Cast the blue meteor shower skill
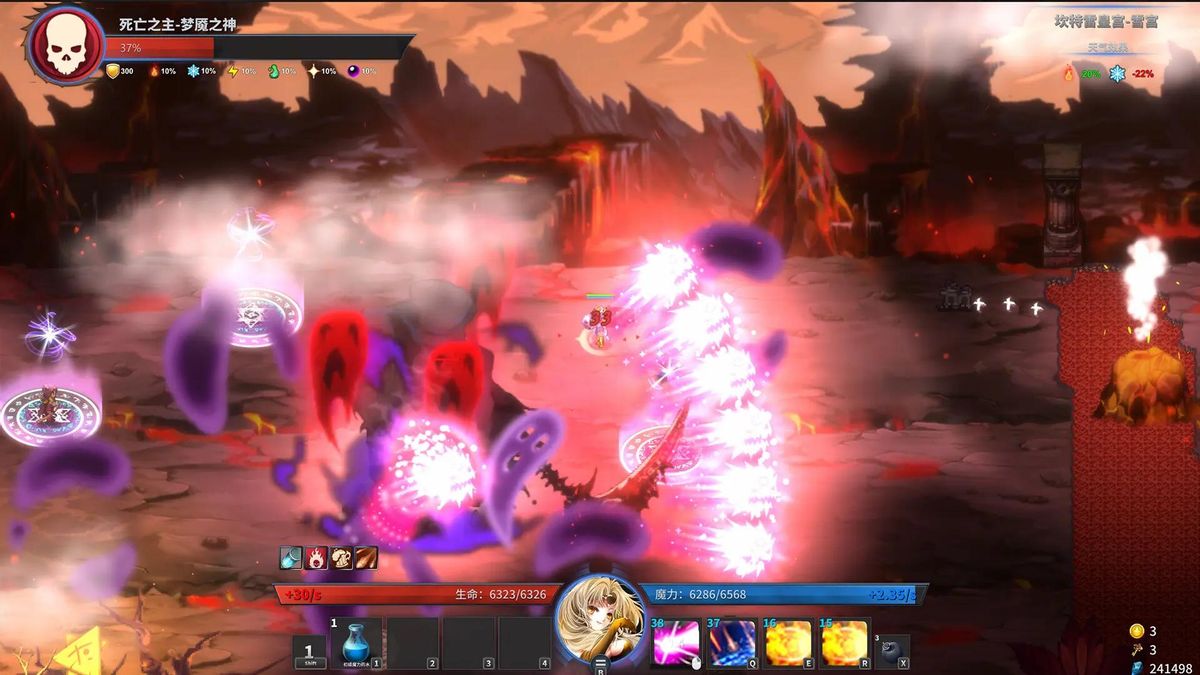 pos(732,643)
